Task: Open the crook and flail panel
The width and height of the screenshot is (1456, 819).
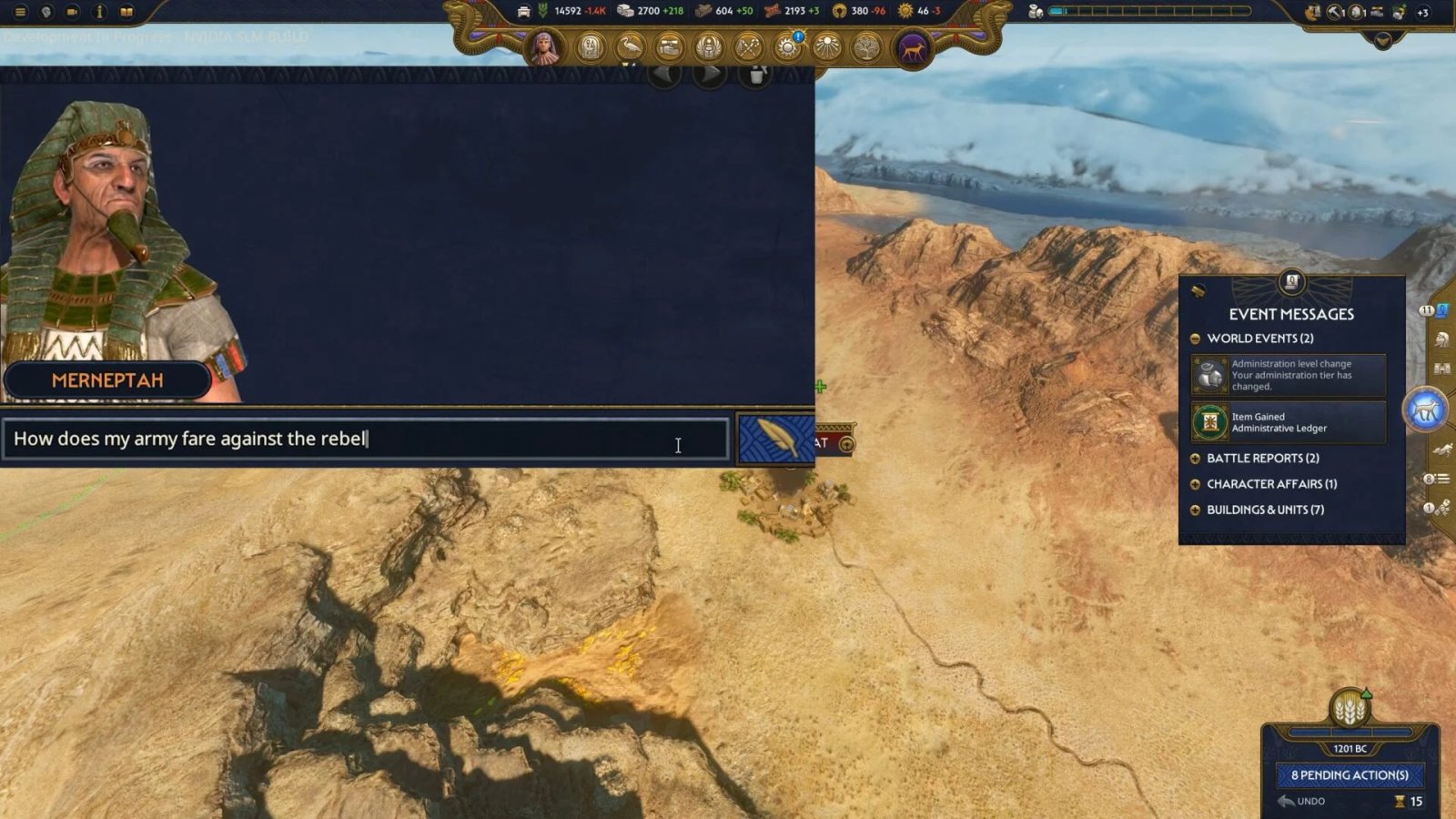Action: click(x=748, y=46)
